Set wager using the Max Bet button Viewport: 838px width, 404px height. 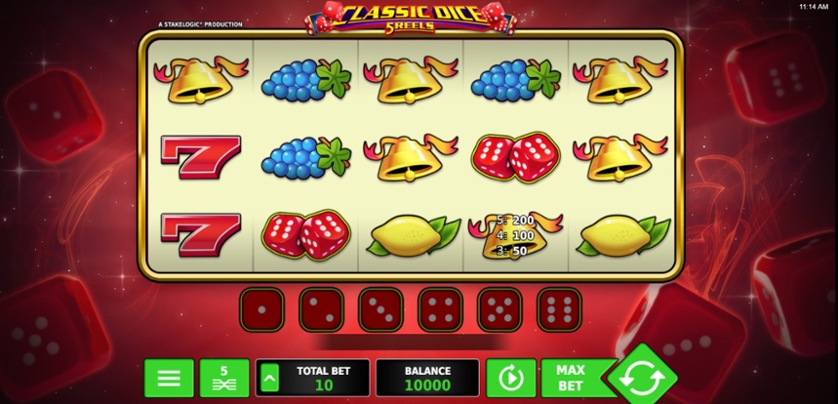[x=570, y=378]
